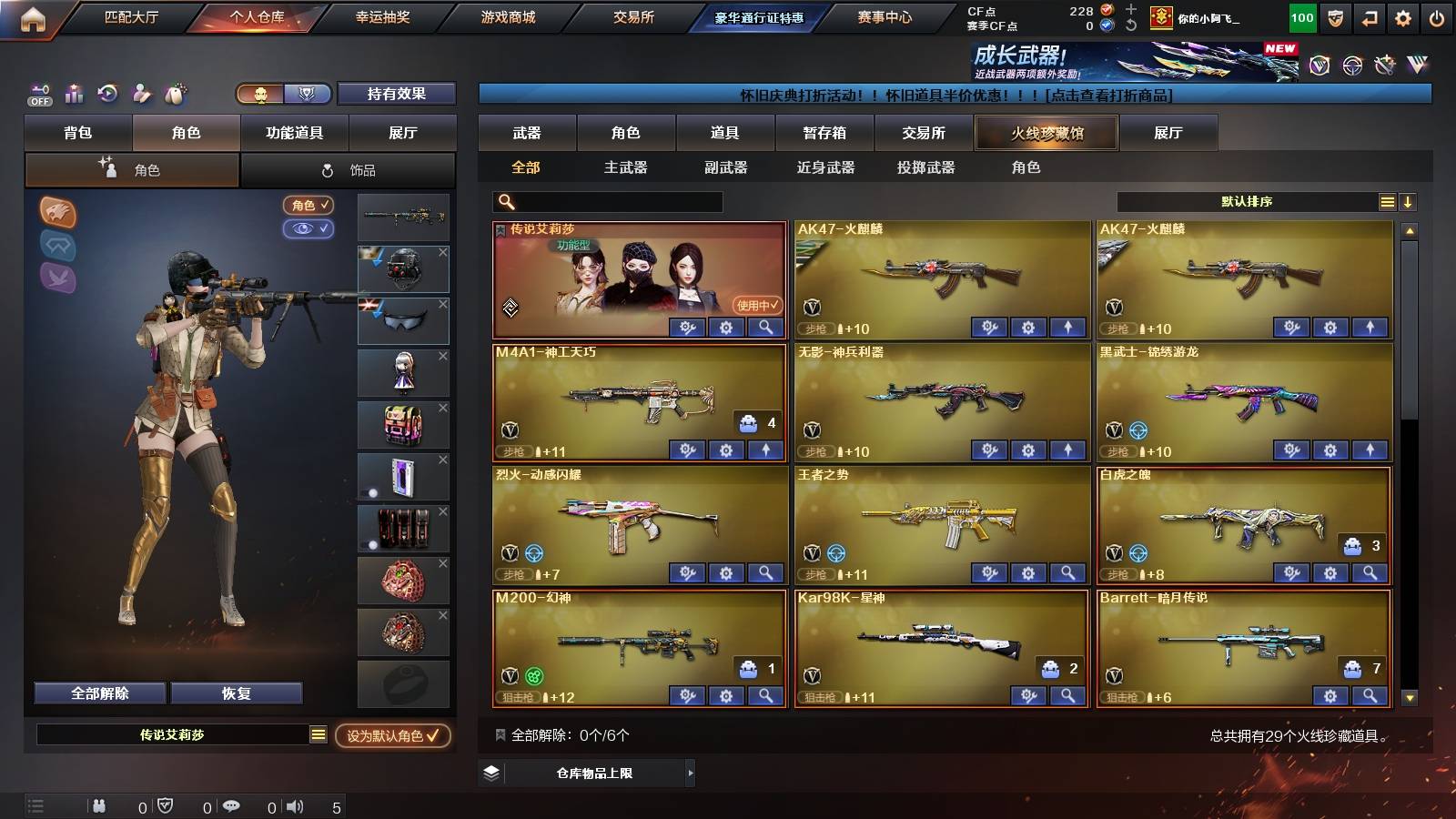
Task: Switch to the 火线珍藏馆 tab
Action: pyautogui.click(x=1046, y=133)
